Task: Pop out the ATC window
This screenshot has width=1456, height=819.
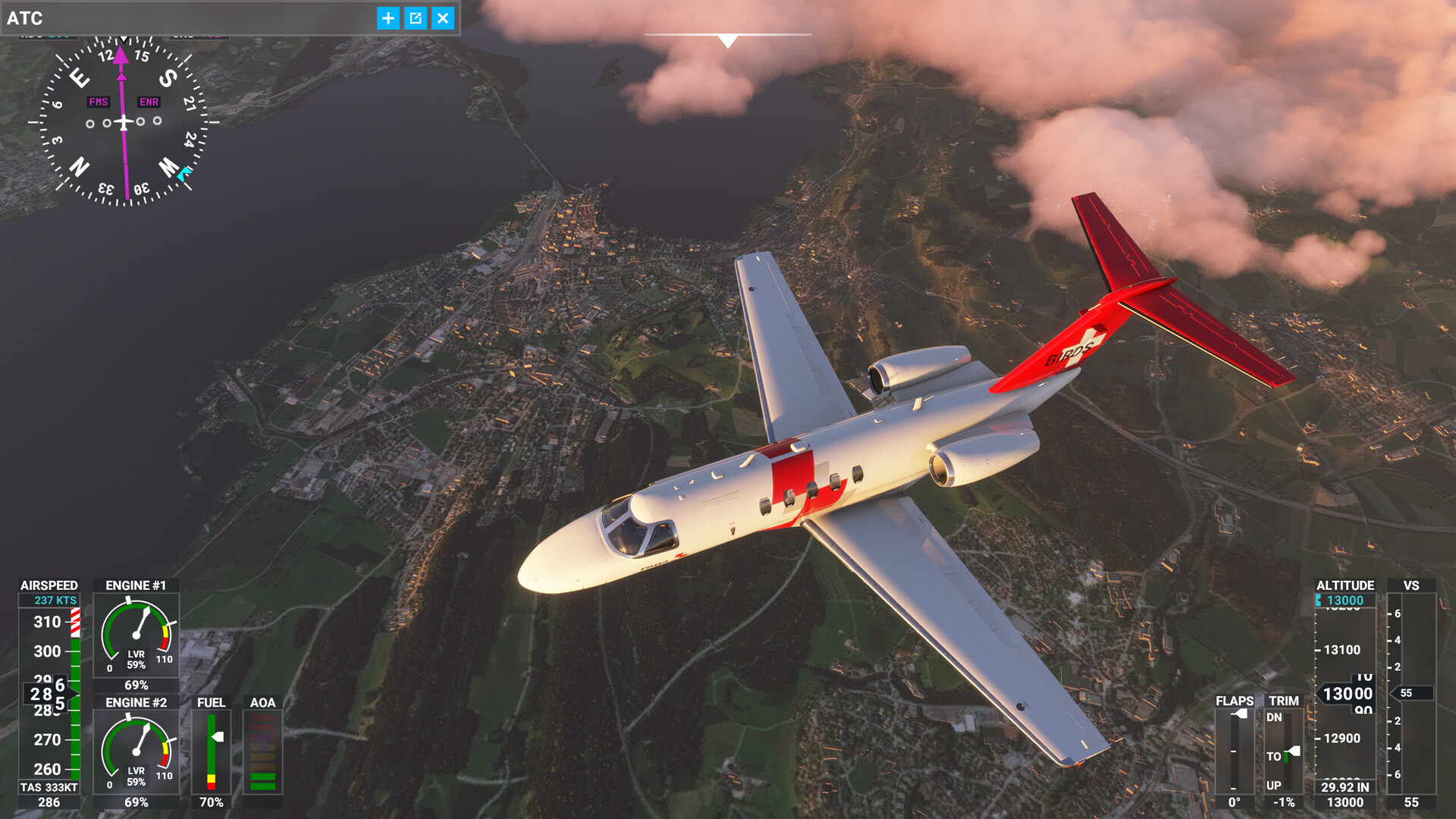Action: pos(416,18)
